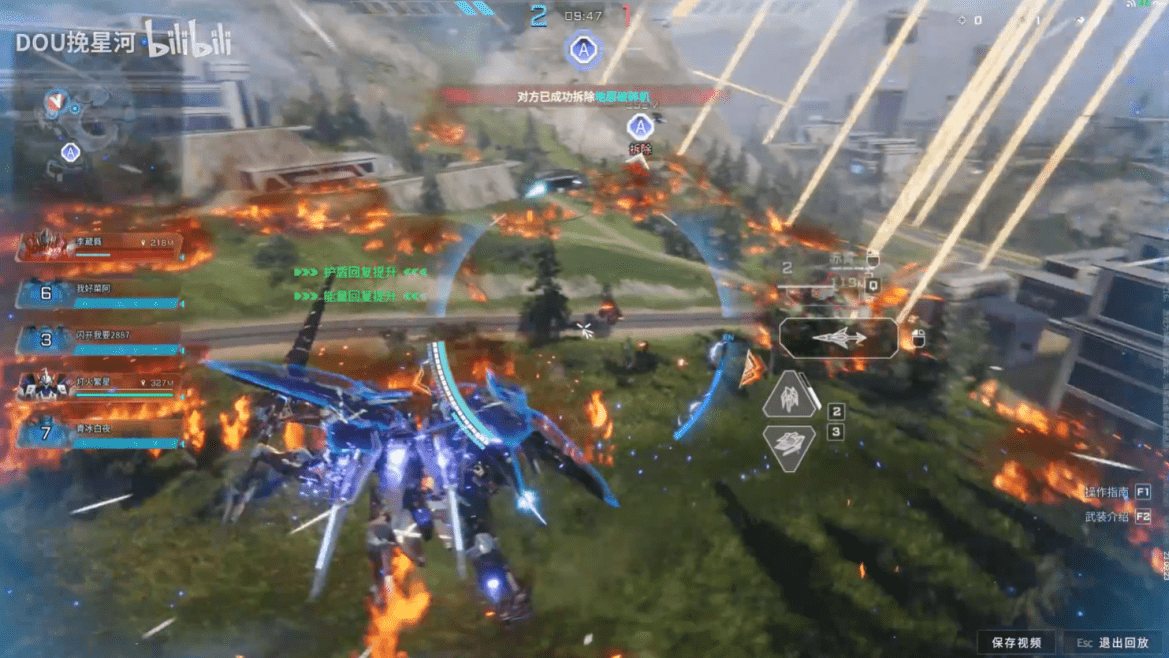The height and width of the screenshot is (658, 1169).
Task: Activate the tank-like ability icon labeled 3
Action: click(x=790, y=446)
